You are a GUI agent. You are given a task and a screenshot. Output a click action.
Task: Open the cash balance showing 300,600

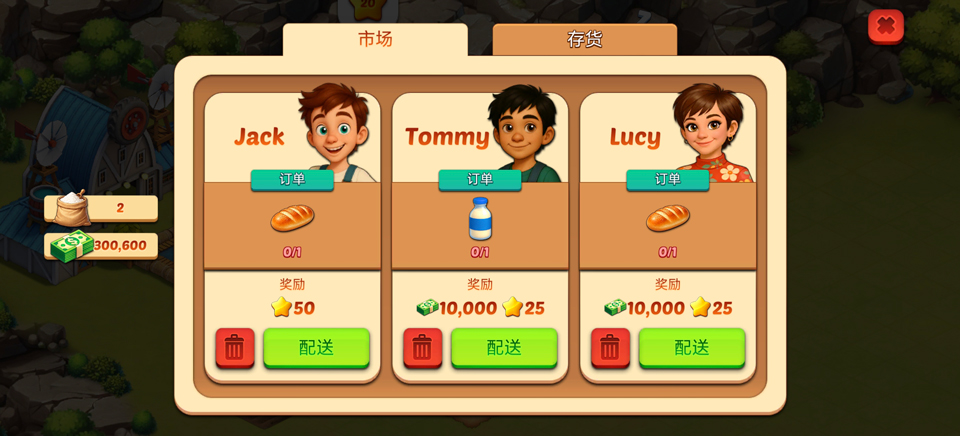[101, 245]
